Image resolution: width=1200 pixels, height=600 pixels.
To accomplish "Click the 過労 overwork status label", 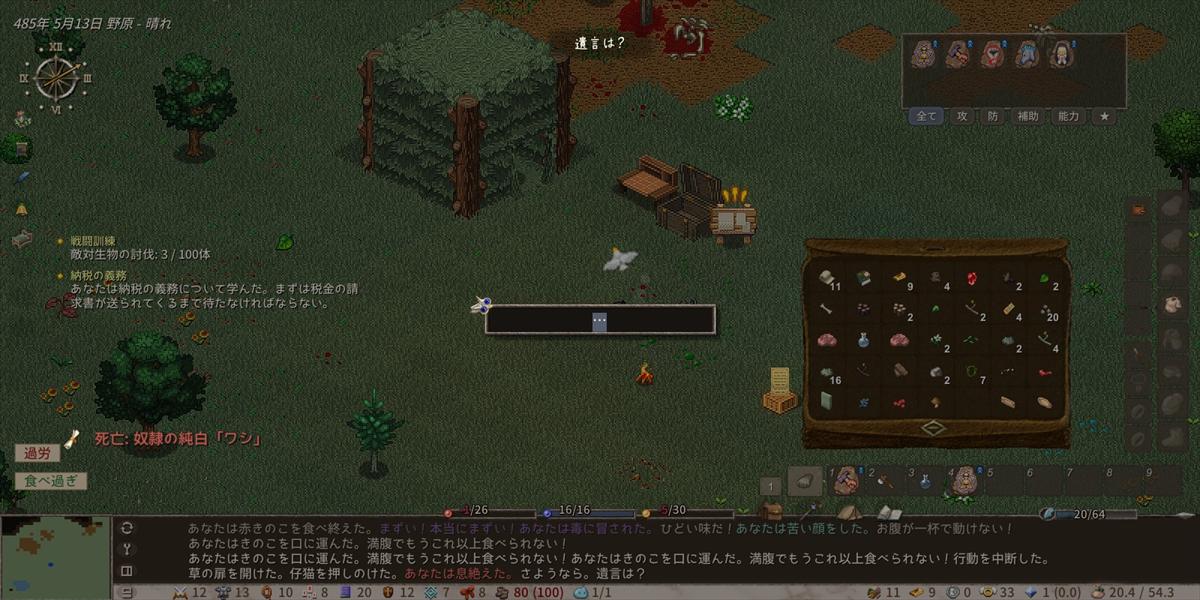I will tap(37, 454).
